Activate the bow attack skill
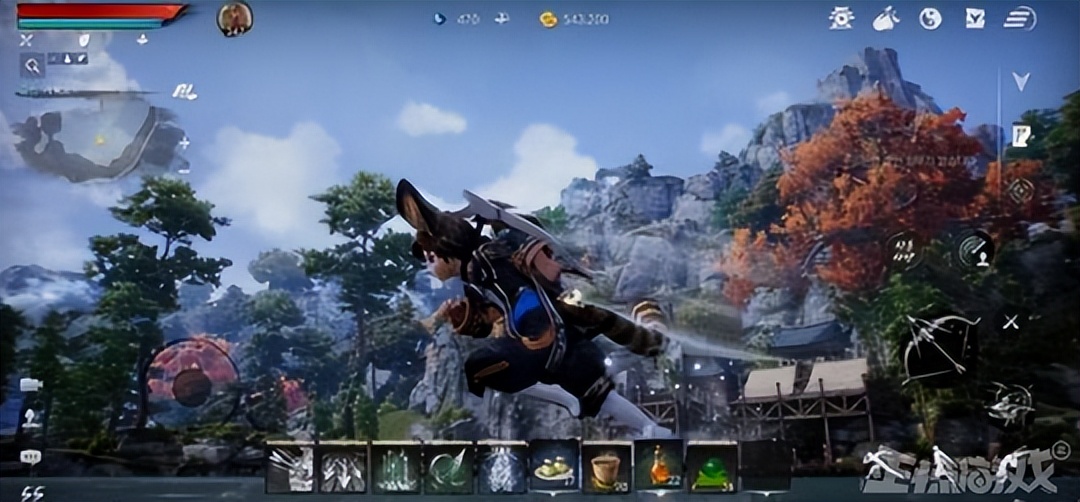The width and height of the screenshot is (1080, 502). (938, 347)
